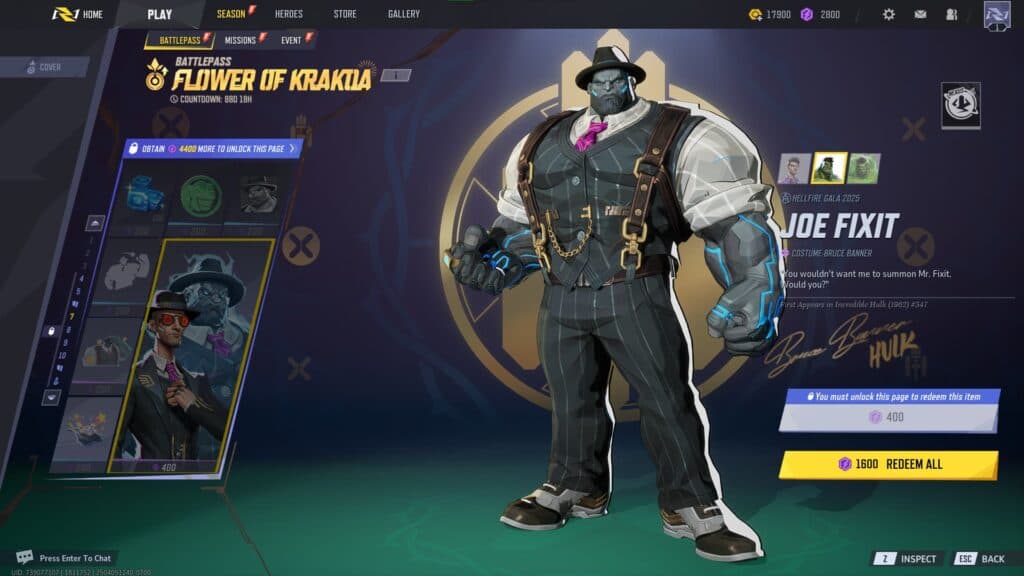Screen dimensions: 1024x576
Task: Open the mail envelope icon
Action: pyautogui.click(x=920, y=14)
